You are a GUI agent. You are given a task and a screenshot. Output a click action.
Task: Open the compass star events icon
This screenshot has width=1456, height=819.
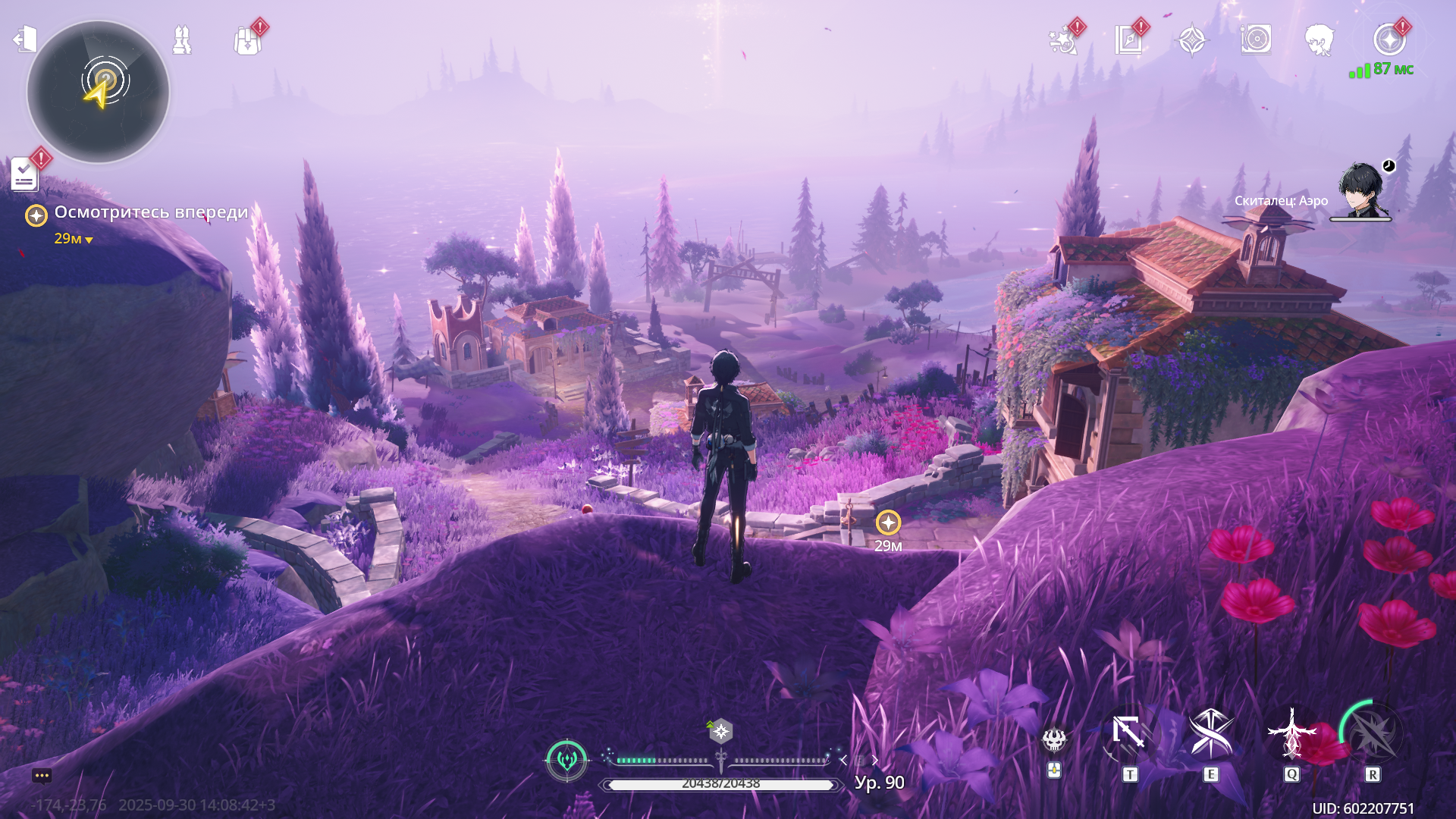(1192, 40)
